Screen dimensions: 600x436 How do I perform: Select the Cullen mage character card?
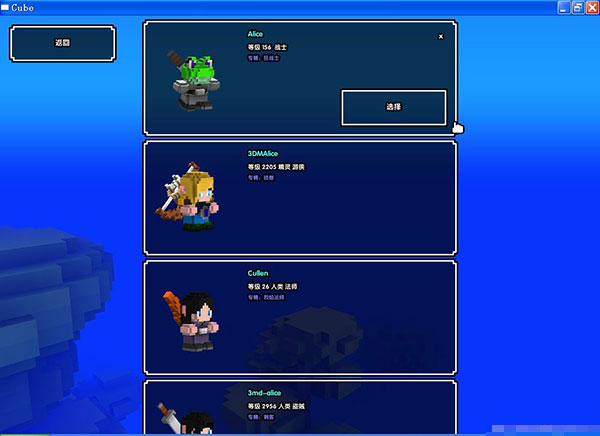300,316
